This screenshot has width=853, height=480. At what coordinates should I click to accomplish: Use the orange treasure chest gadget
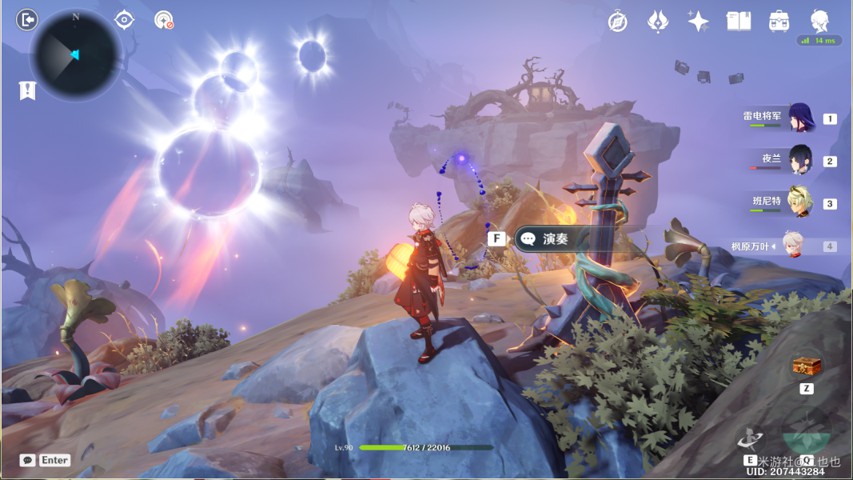(806, 367)
